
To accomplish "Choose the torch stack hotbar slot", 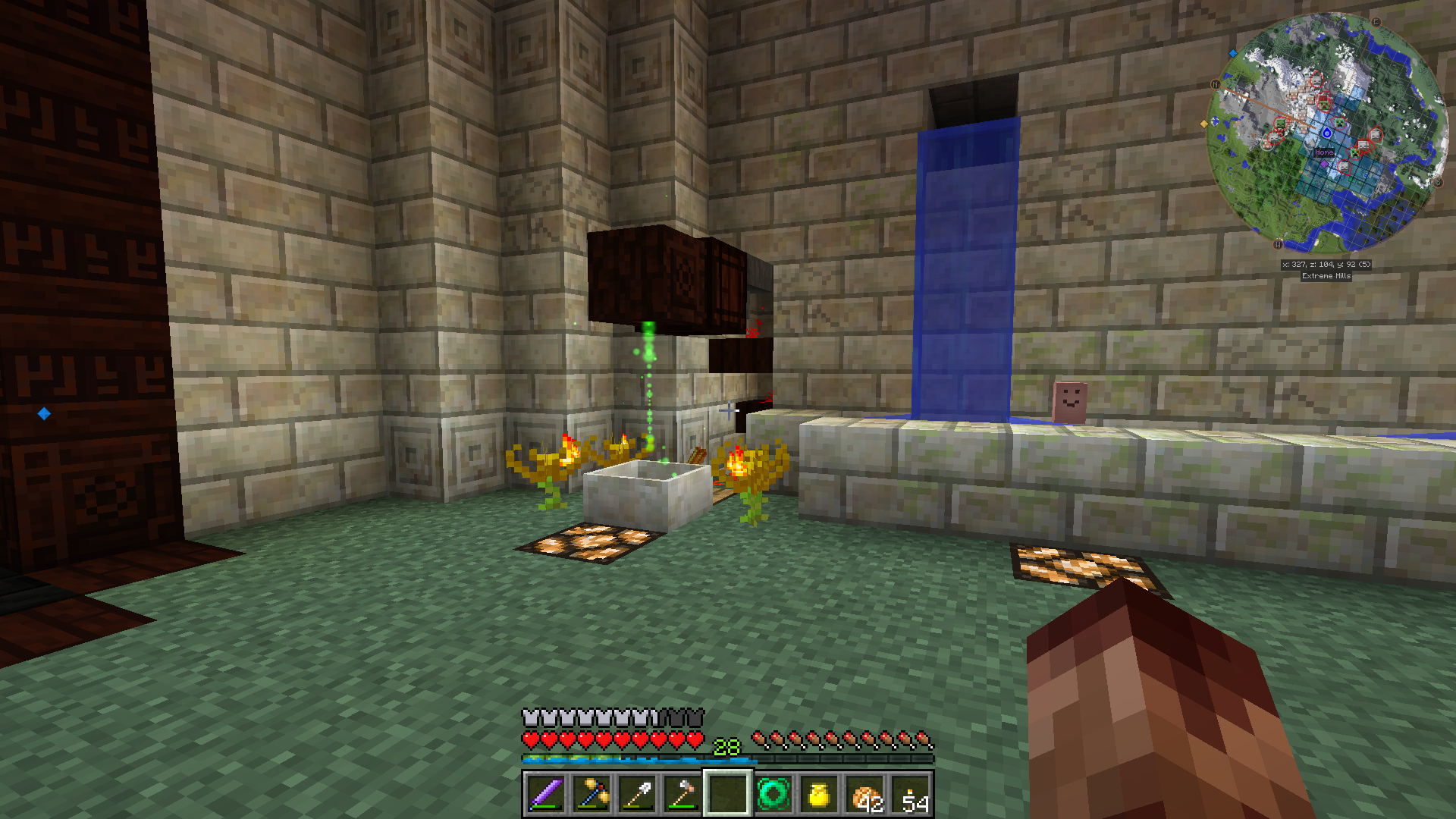I will [x=911, y=794].
